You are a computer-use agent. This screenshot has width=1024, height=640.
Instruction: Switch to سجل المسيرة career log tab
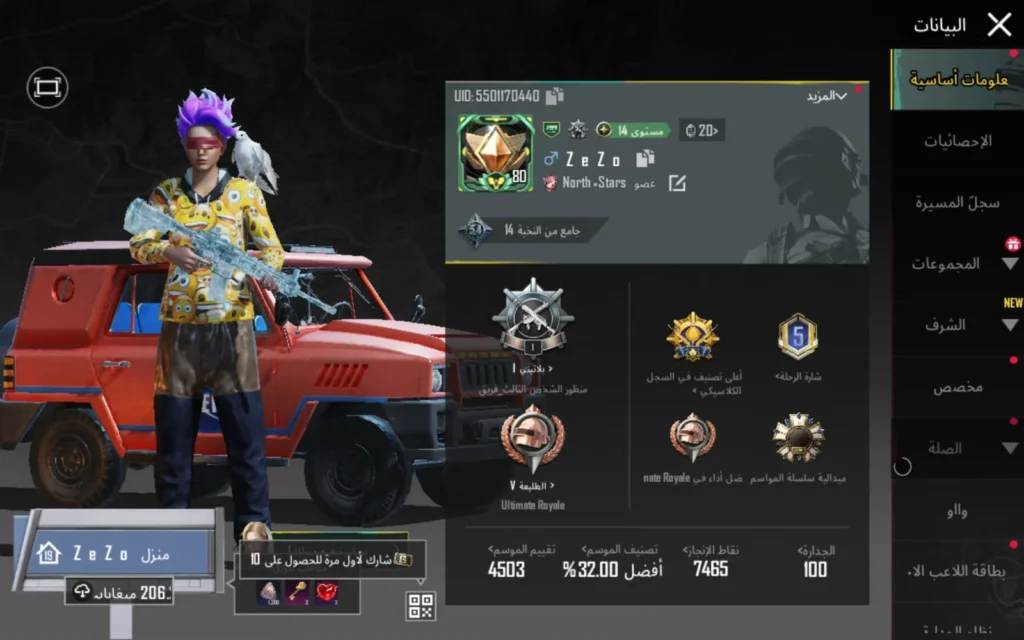coord(957,202)
